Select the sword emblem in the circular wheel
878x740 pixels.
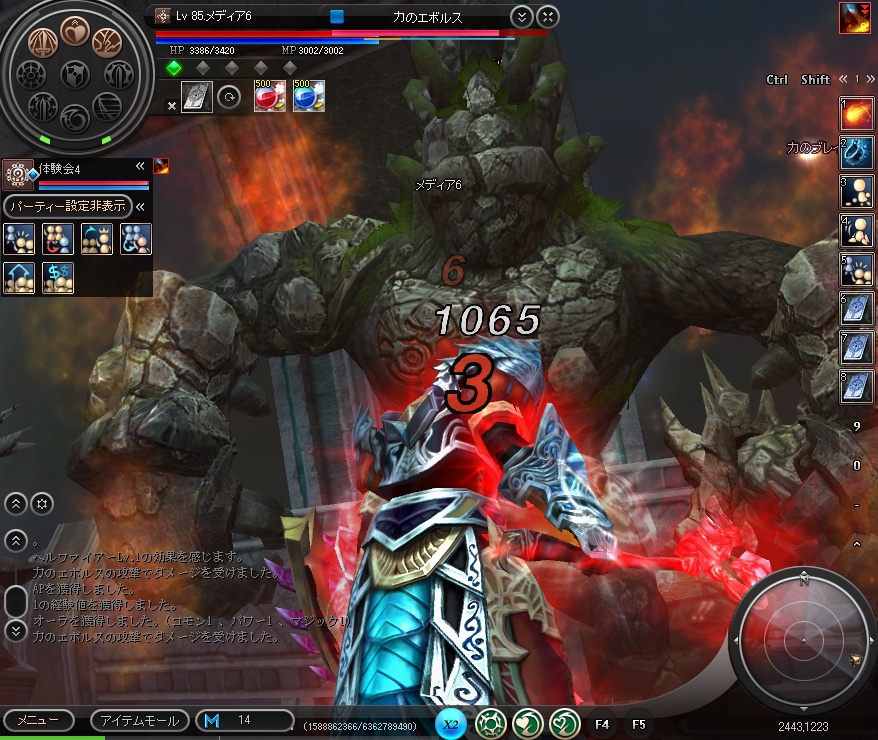(x=41, y=44)
